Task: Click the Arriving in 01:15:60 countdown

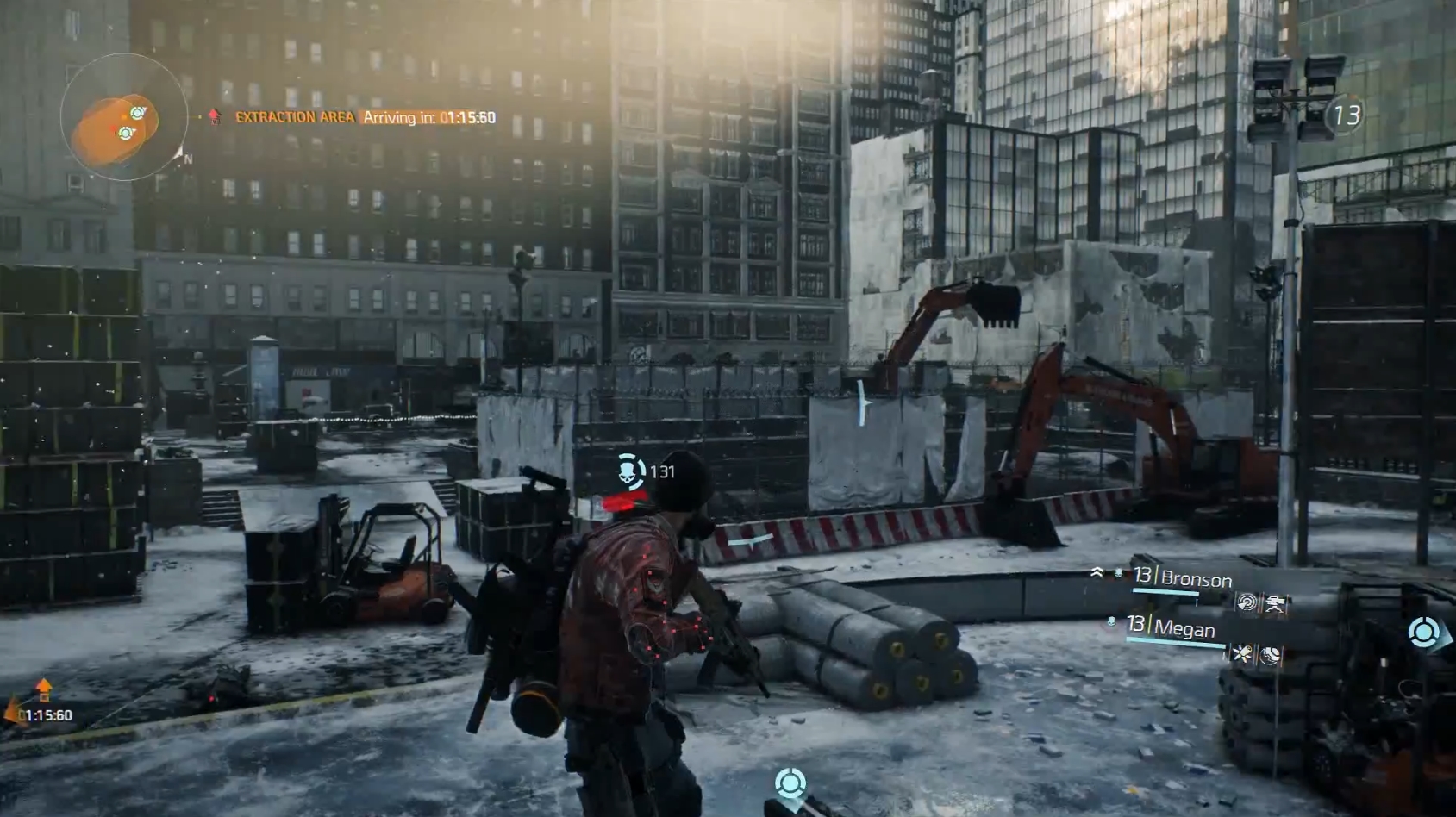Action: coord(428,117)
